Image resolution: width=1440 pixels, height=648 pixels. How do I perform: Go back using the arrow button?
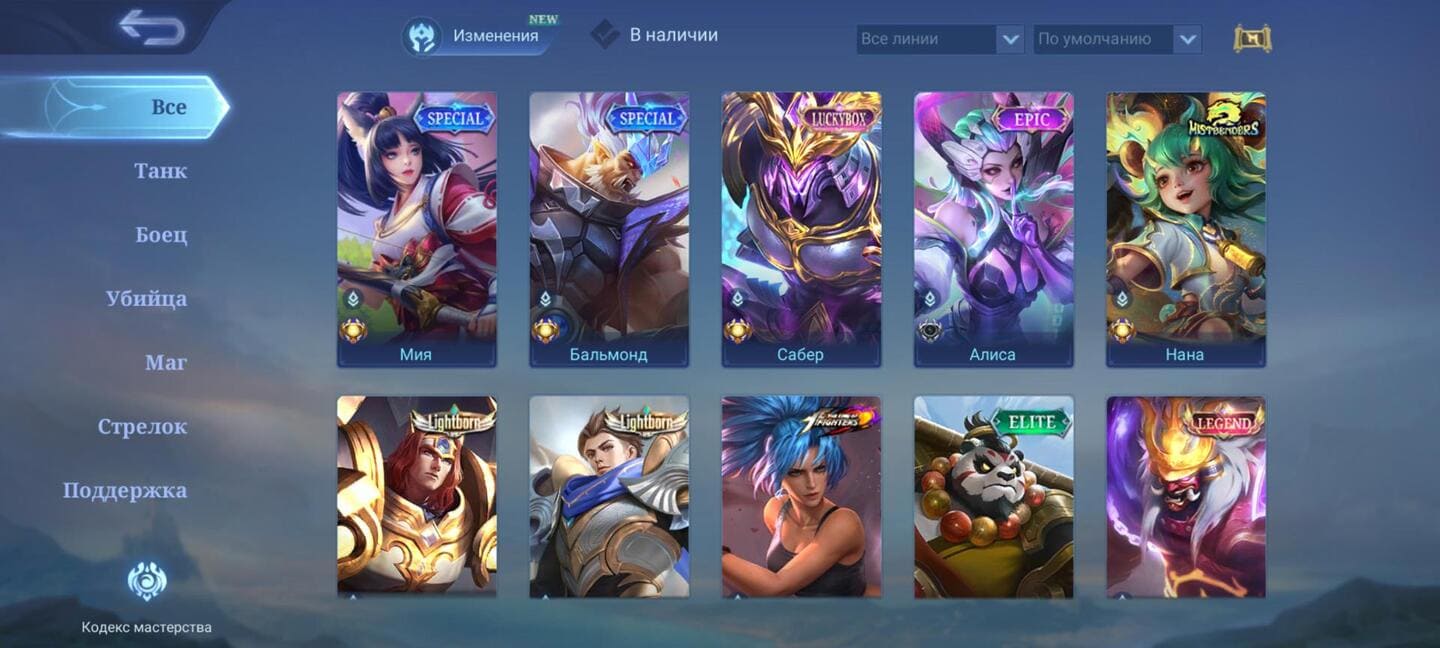(152, 27)
